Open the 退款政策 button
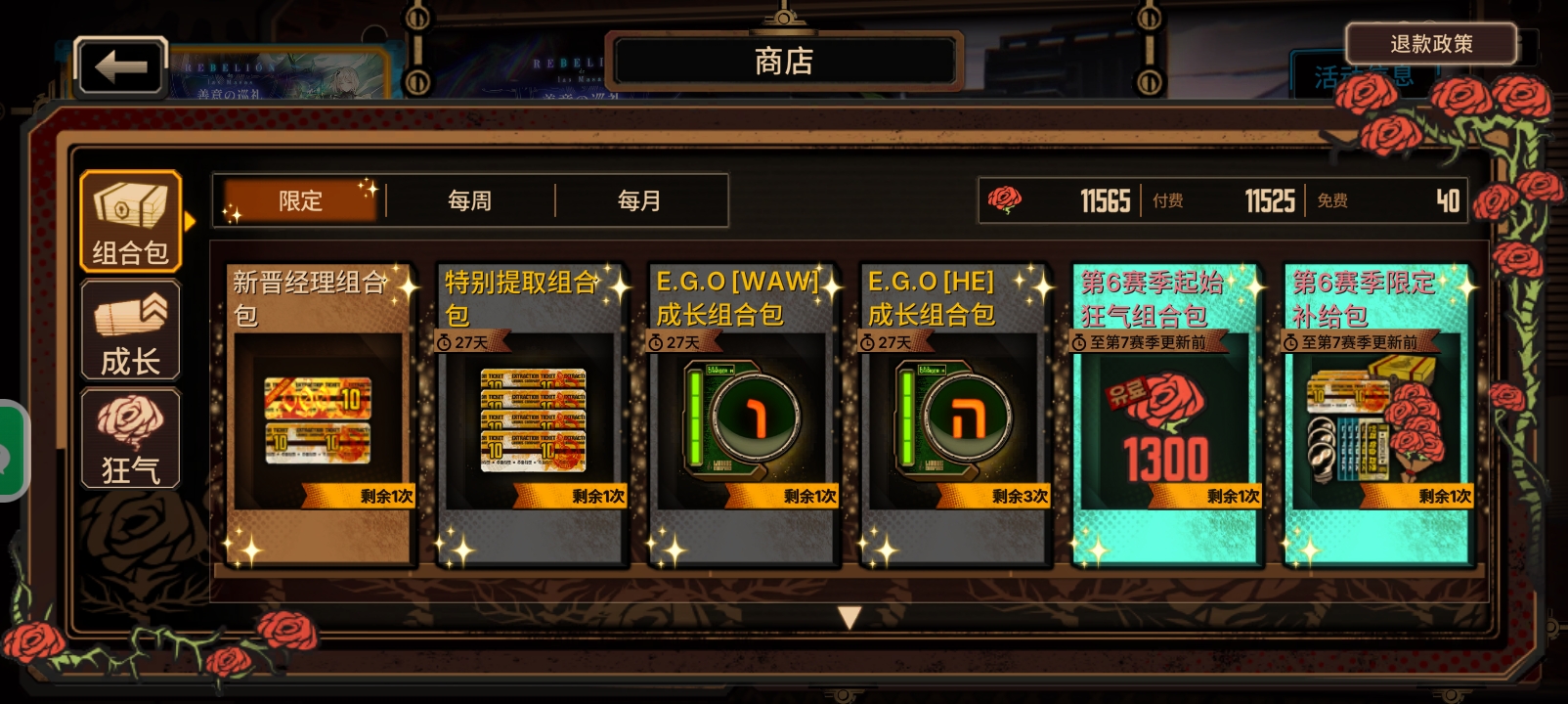 [x=1433, y=44]
